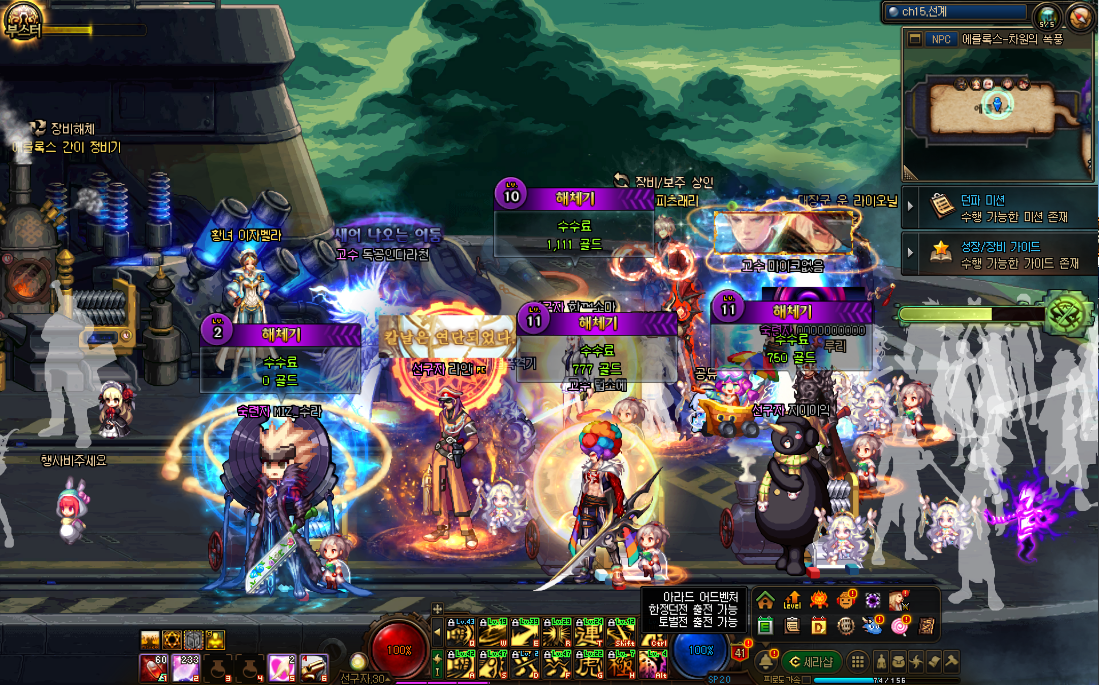Screen dimensions: 1099x685
Task: Click the green E calendar icon
Action: (x=765, y=626)
